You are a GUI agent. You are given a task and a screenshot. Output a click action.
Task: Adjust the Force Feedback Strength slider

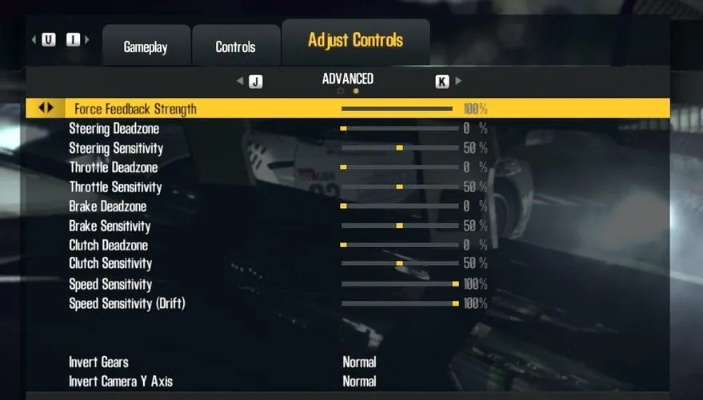point(398,108)
